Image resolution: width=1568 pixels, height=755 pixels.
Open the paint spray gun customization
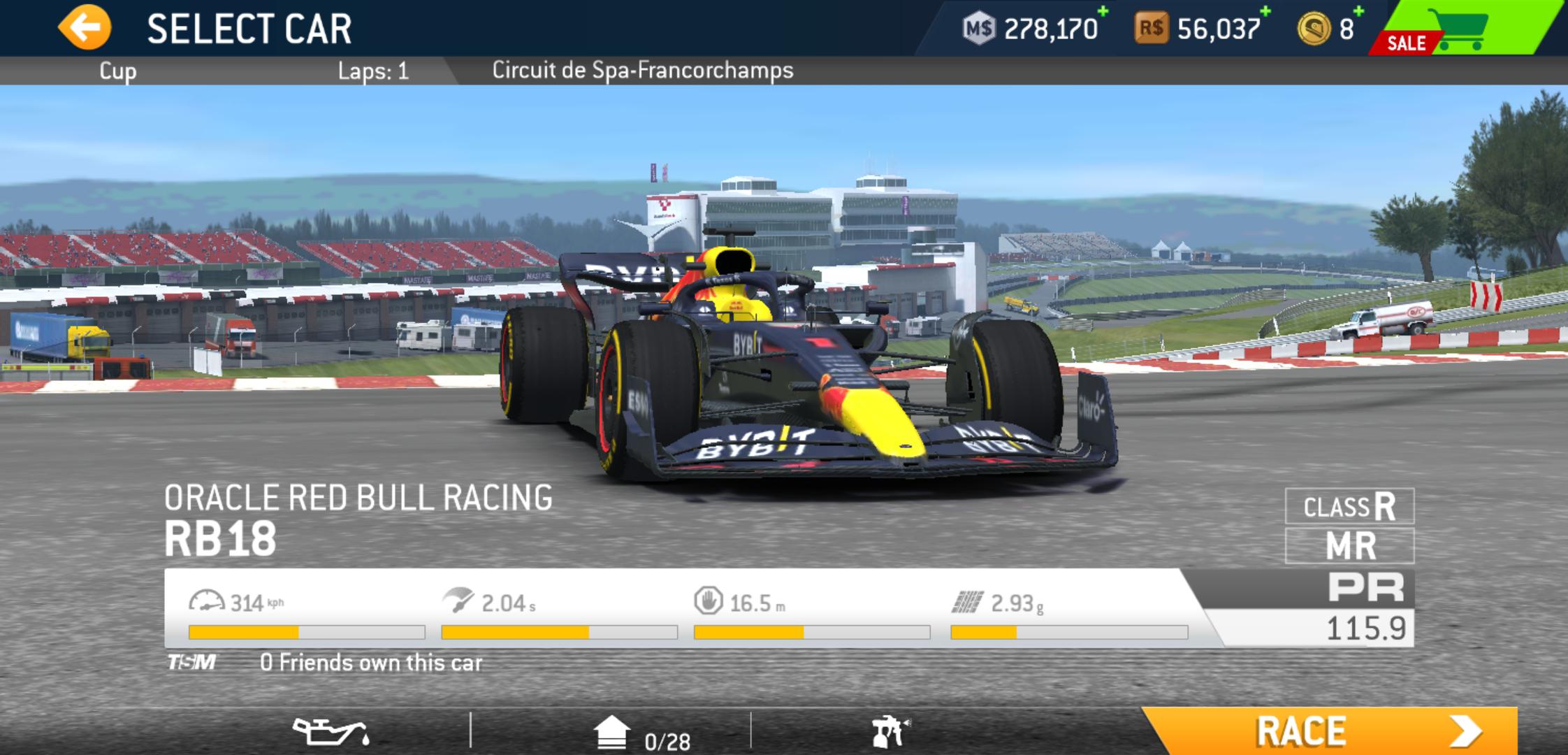point(890,732)
